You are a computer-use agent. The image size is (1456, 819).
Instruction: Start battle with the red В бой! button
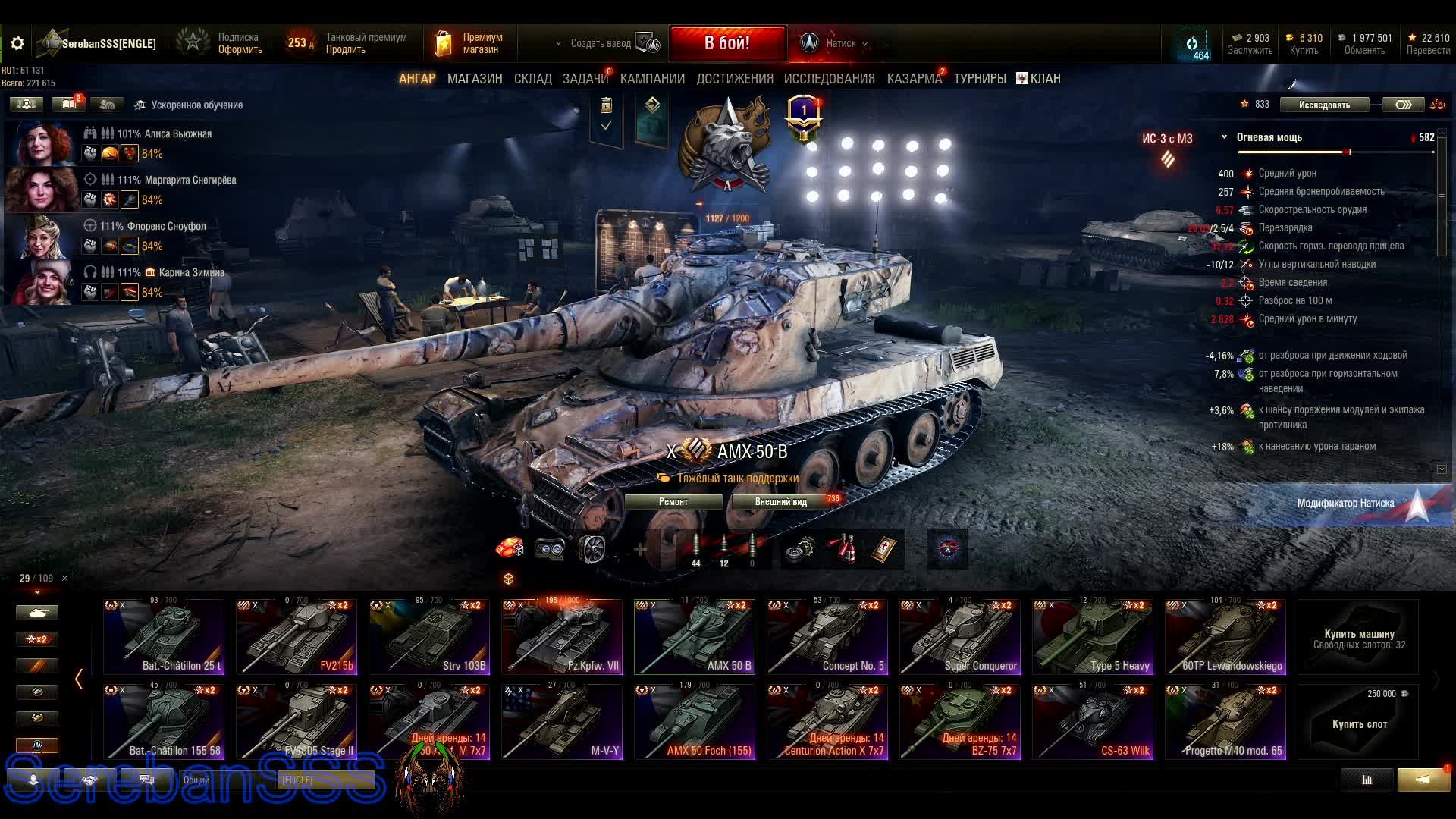726,43
